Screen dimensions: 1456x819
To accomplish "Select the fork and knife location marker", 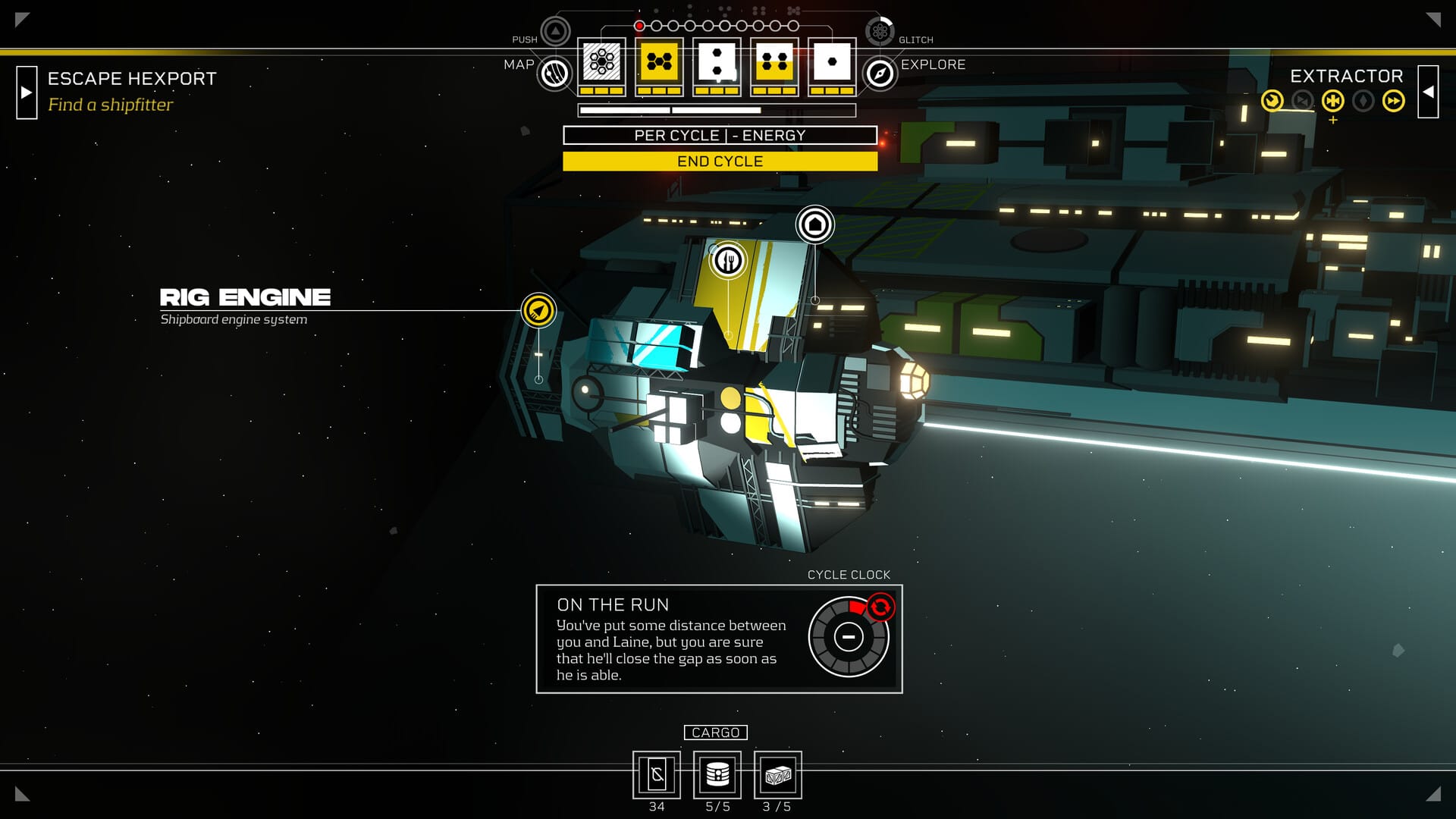I will point(728,261).
